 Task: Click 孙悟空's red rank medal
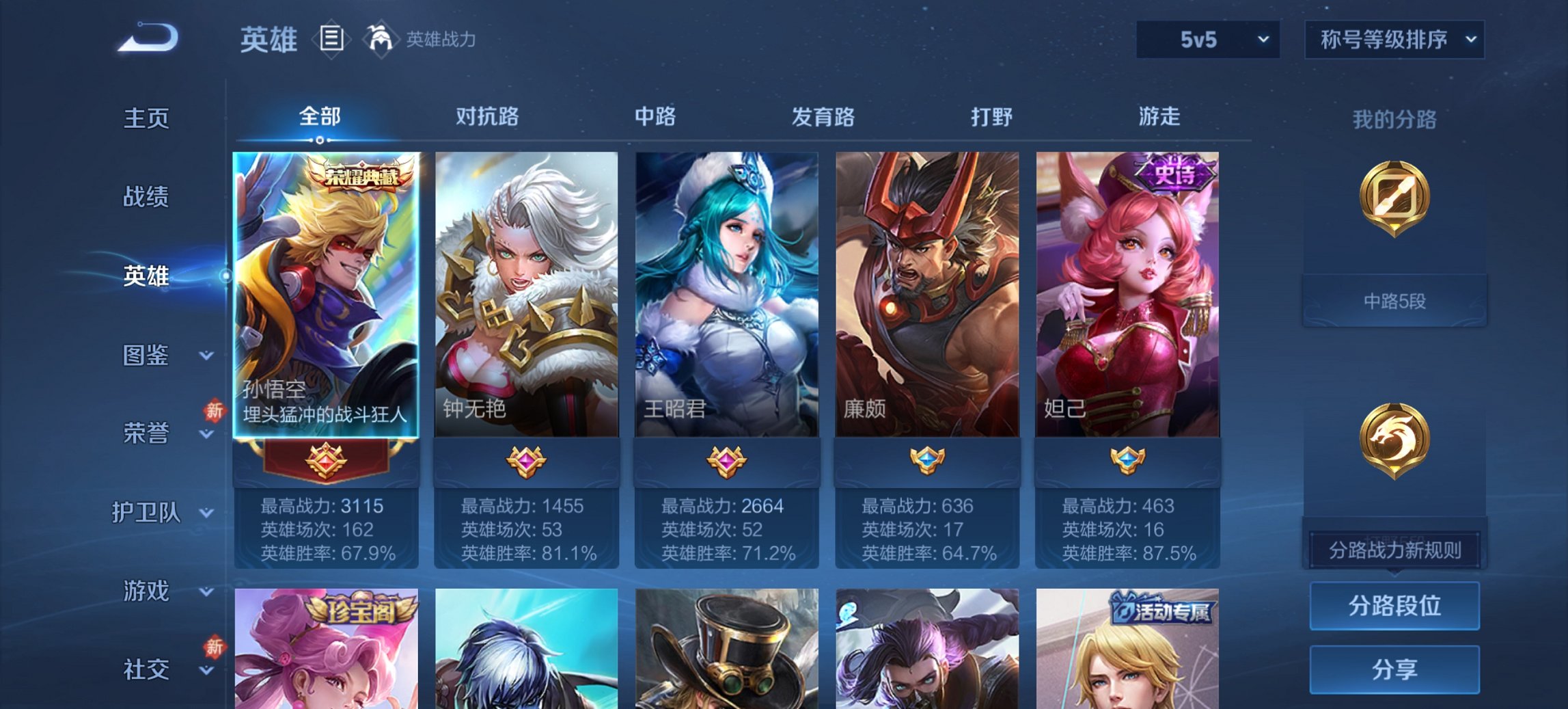(327, 459)
